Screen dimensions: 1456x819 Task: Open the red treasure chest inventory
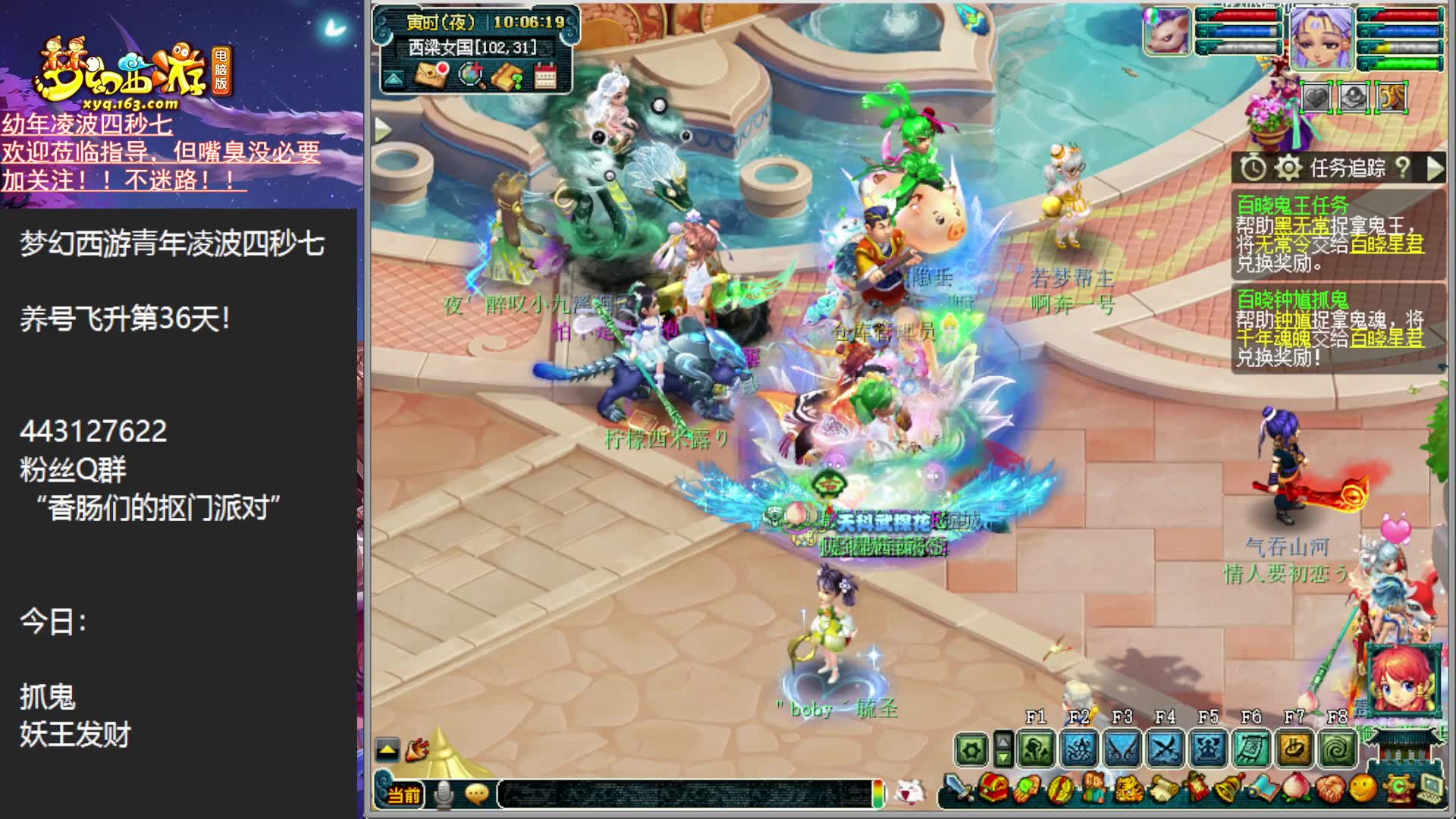(993, 789)
